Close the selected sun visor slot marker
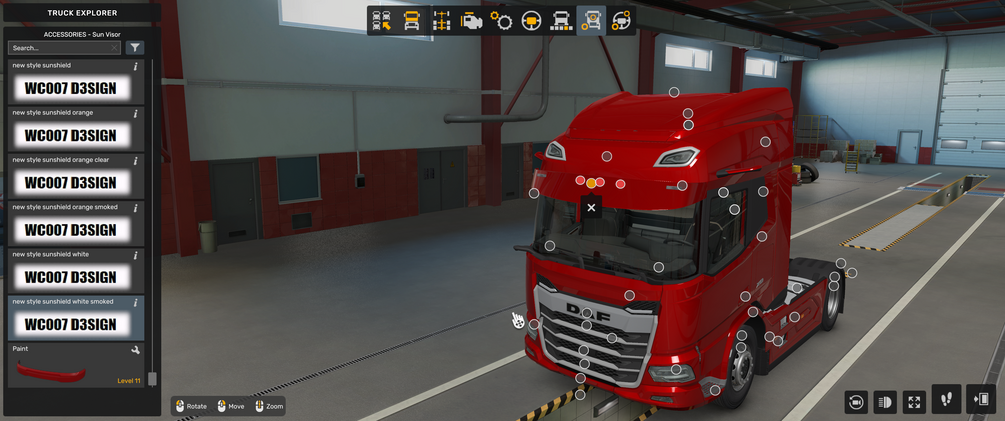Image resolution: width=1005 pixels, height=421 pixels. click(x=591, y=208)
